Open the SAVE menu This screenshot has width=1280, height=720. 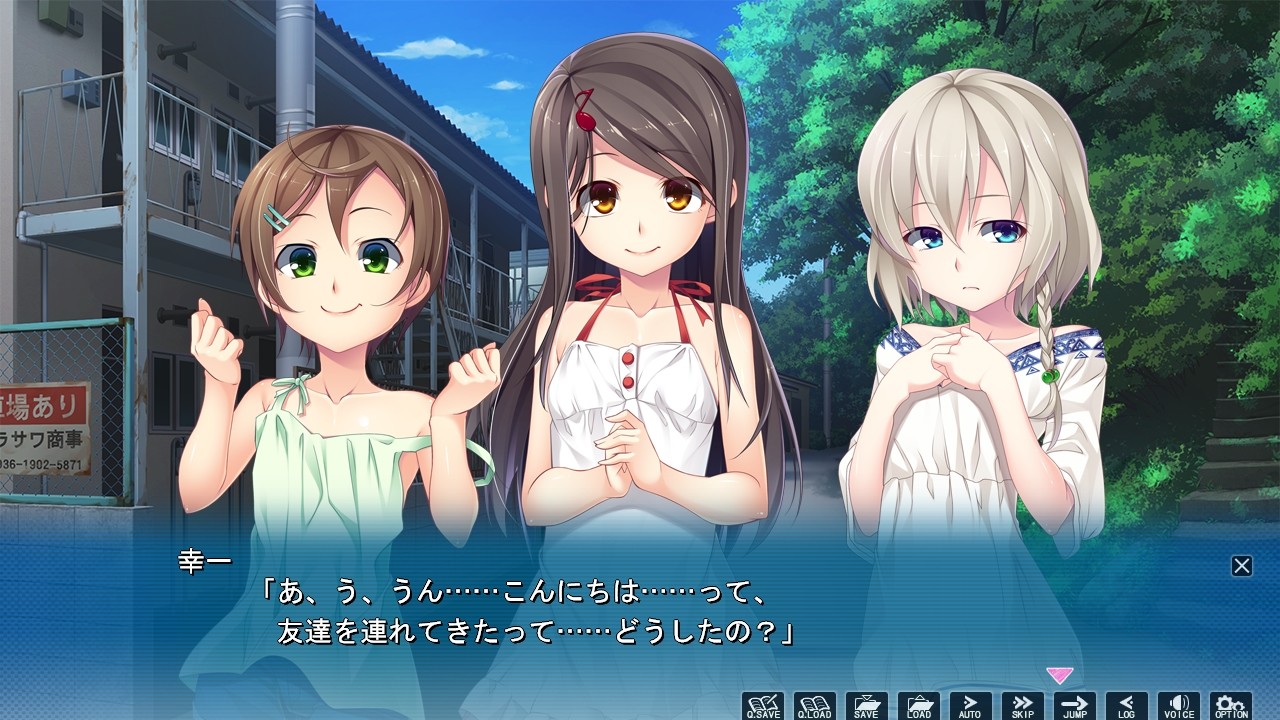point(867,706)
